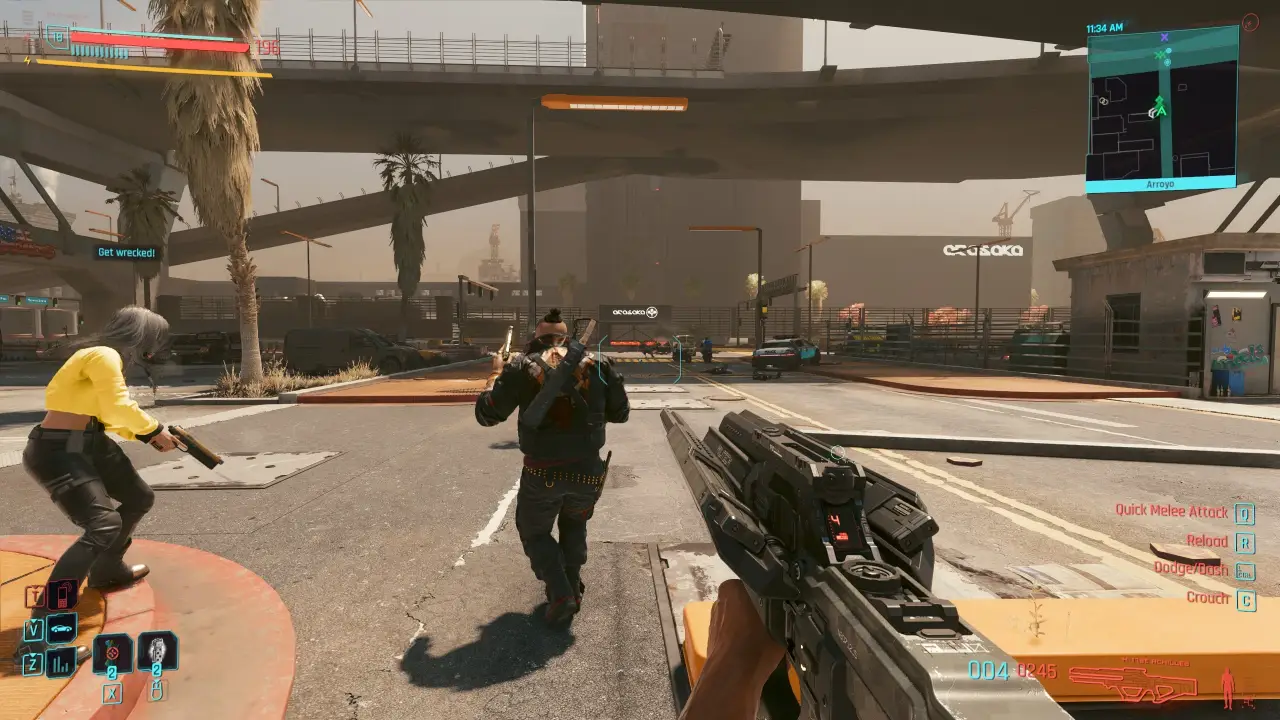
Task: Click the Quick Melee Attack prompt
Action: (1172, 511)
